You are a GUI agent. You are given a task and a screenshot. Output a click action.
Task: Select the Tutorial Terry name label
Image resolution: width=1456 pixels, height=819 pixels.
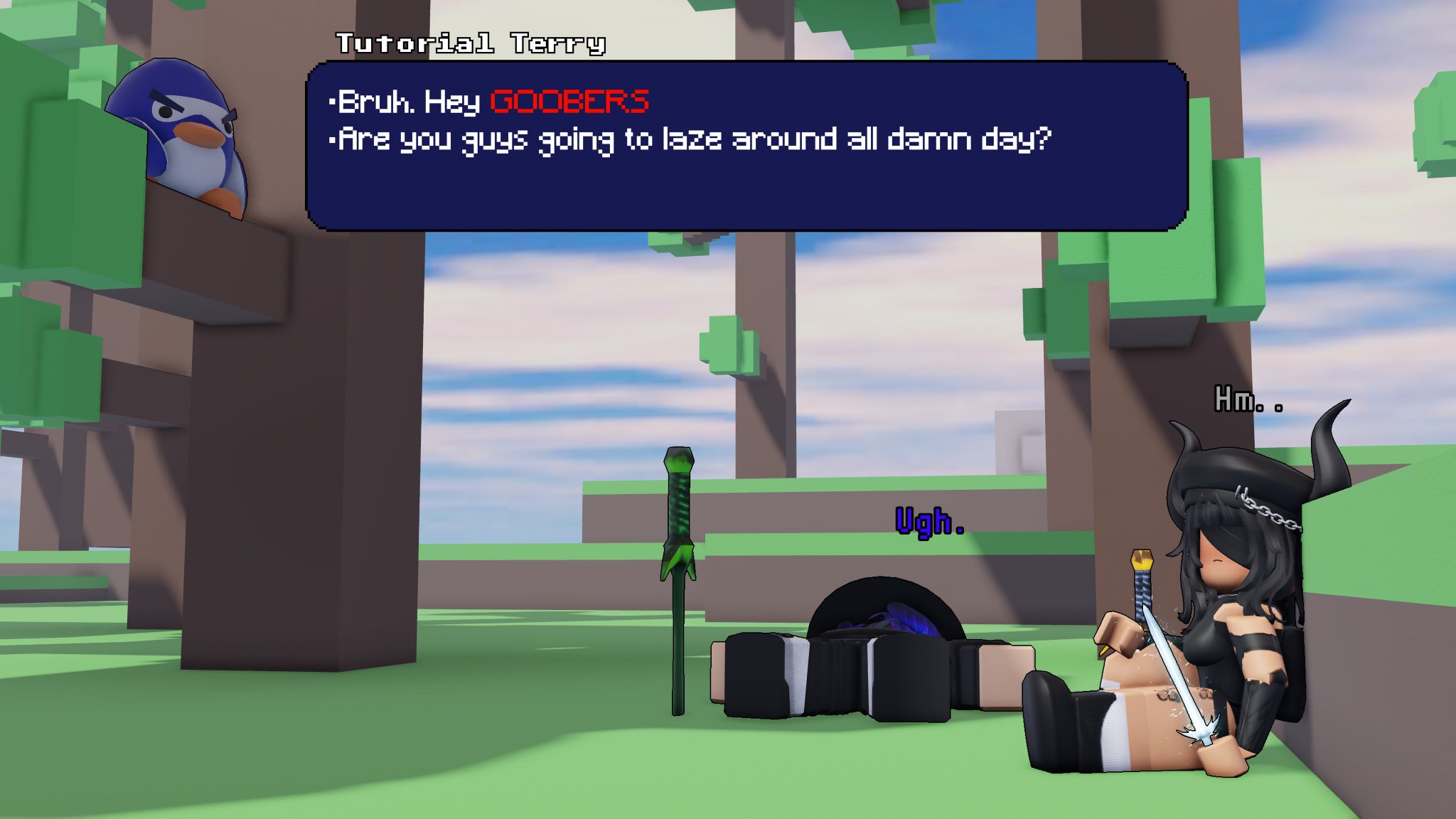pyautogui.click(x=469, y=43)
